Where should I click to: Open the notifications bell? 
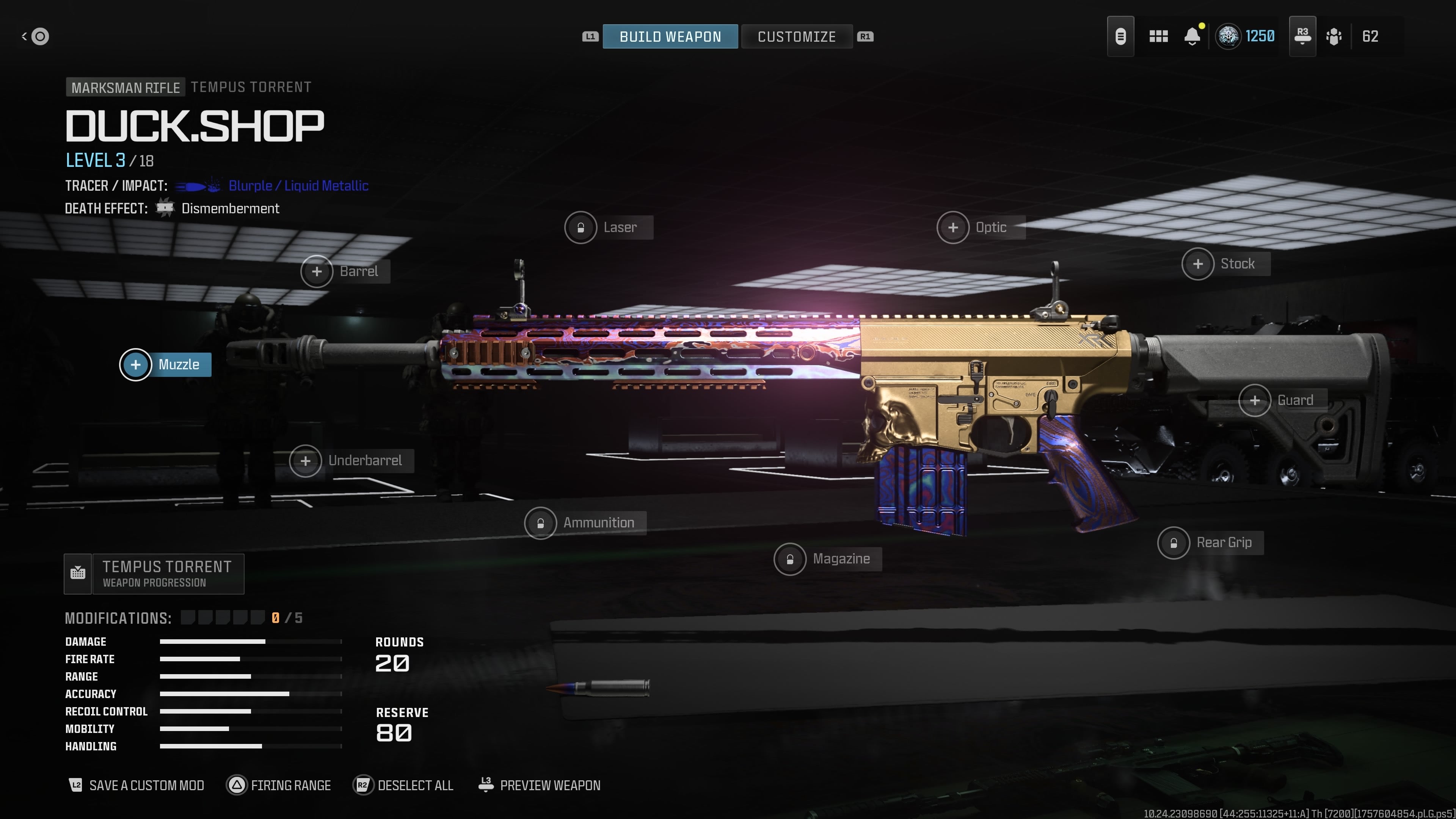pos(1192,36)
